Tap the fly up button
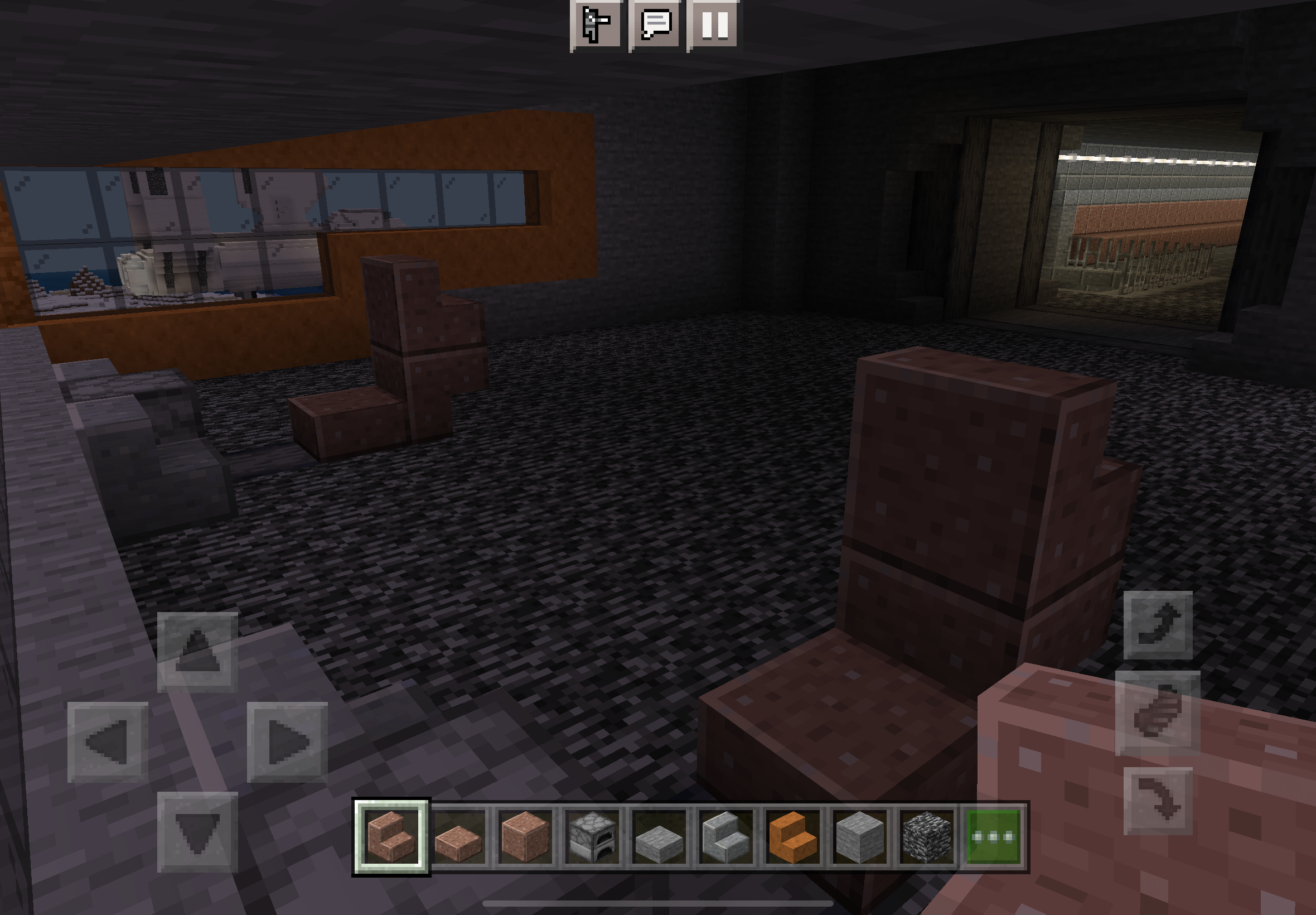Image resolution: width=1316 pixels, height=915 pixels. click(1157, 625)
